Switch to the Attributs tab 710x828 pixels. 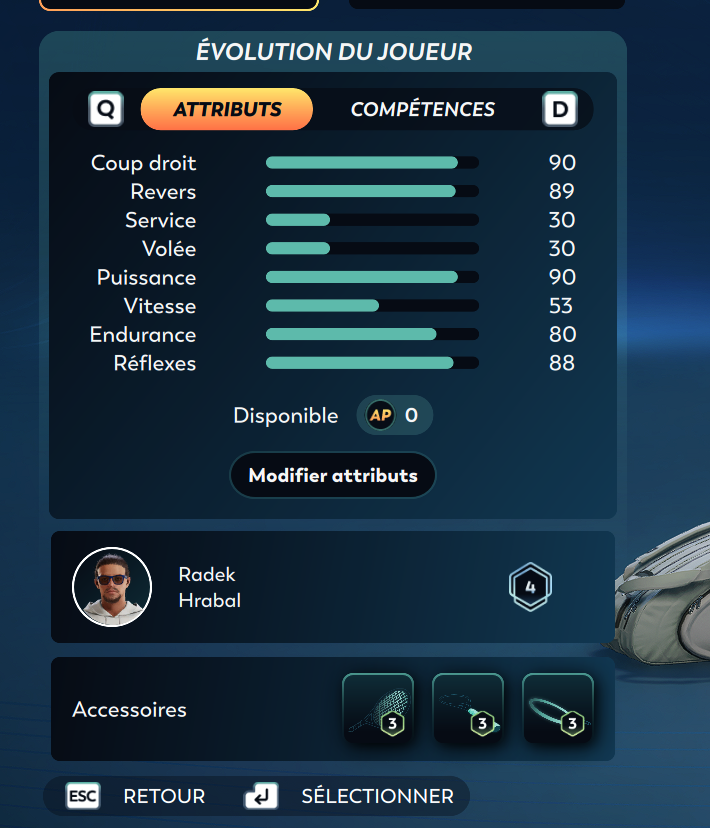coord(227,110)
